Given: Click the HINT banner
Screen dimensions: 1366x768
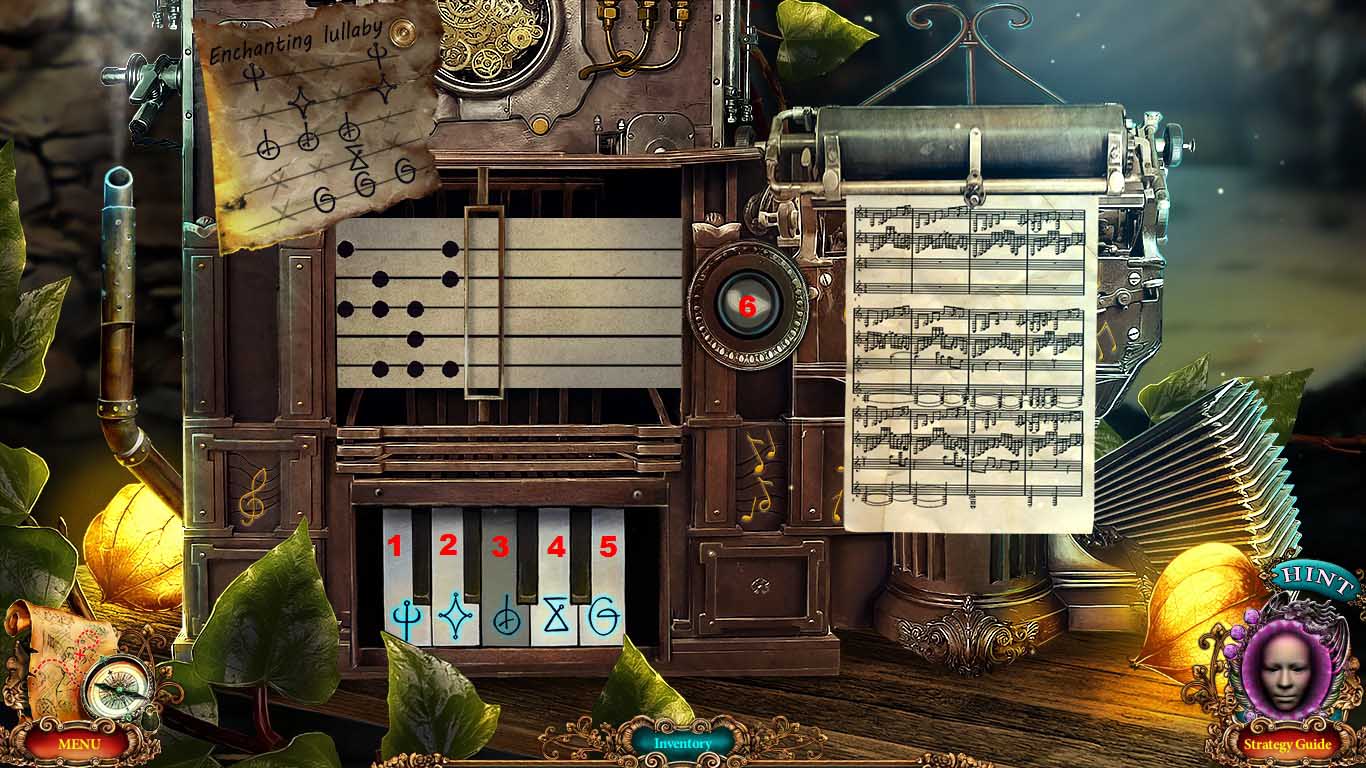Looking at the screenshot, I should pos(1314,577).
